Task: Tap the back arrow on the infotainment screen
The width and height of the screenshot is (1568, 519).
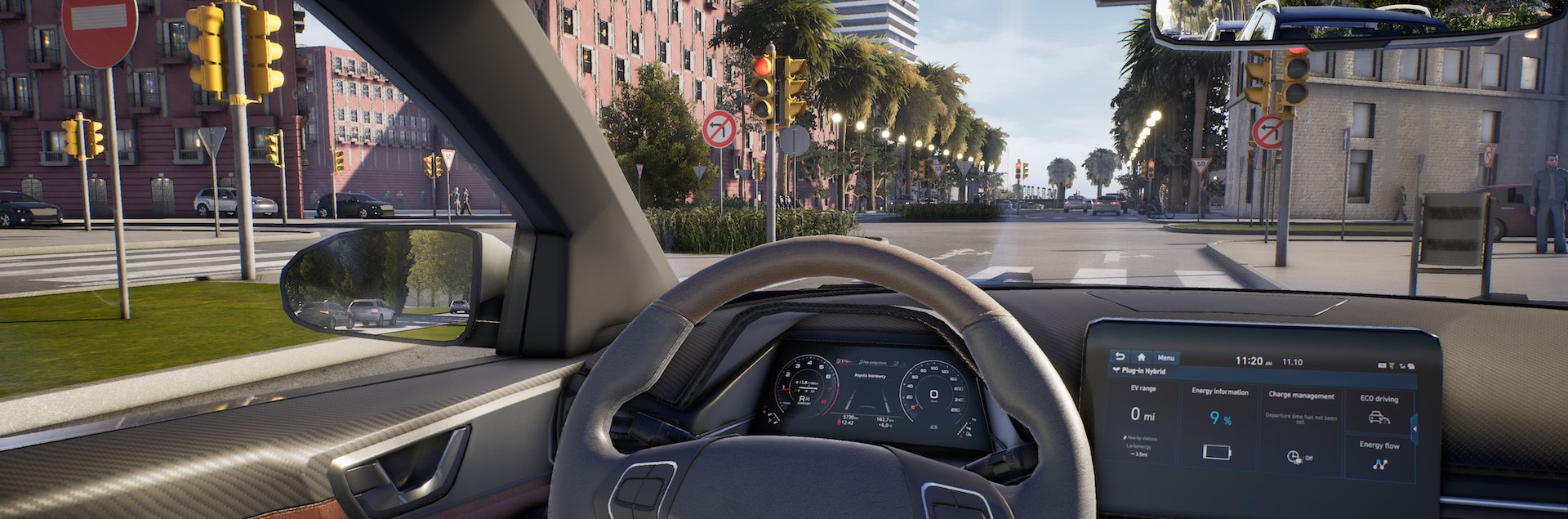Action: tap(1120, 357)
